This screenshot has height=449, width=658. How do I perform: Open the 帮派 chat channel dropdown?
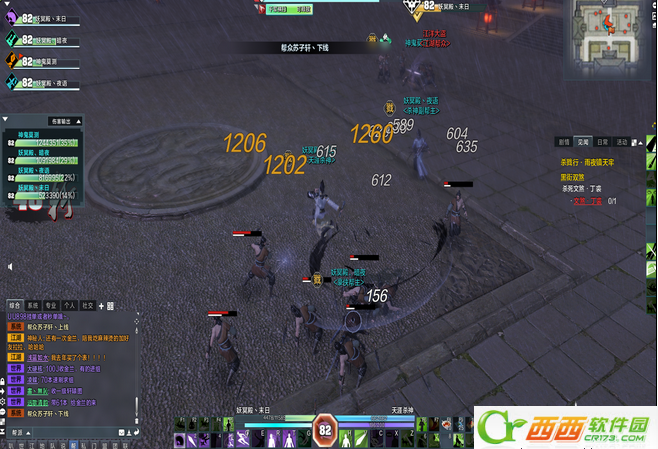click(18, 432)
